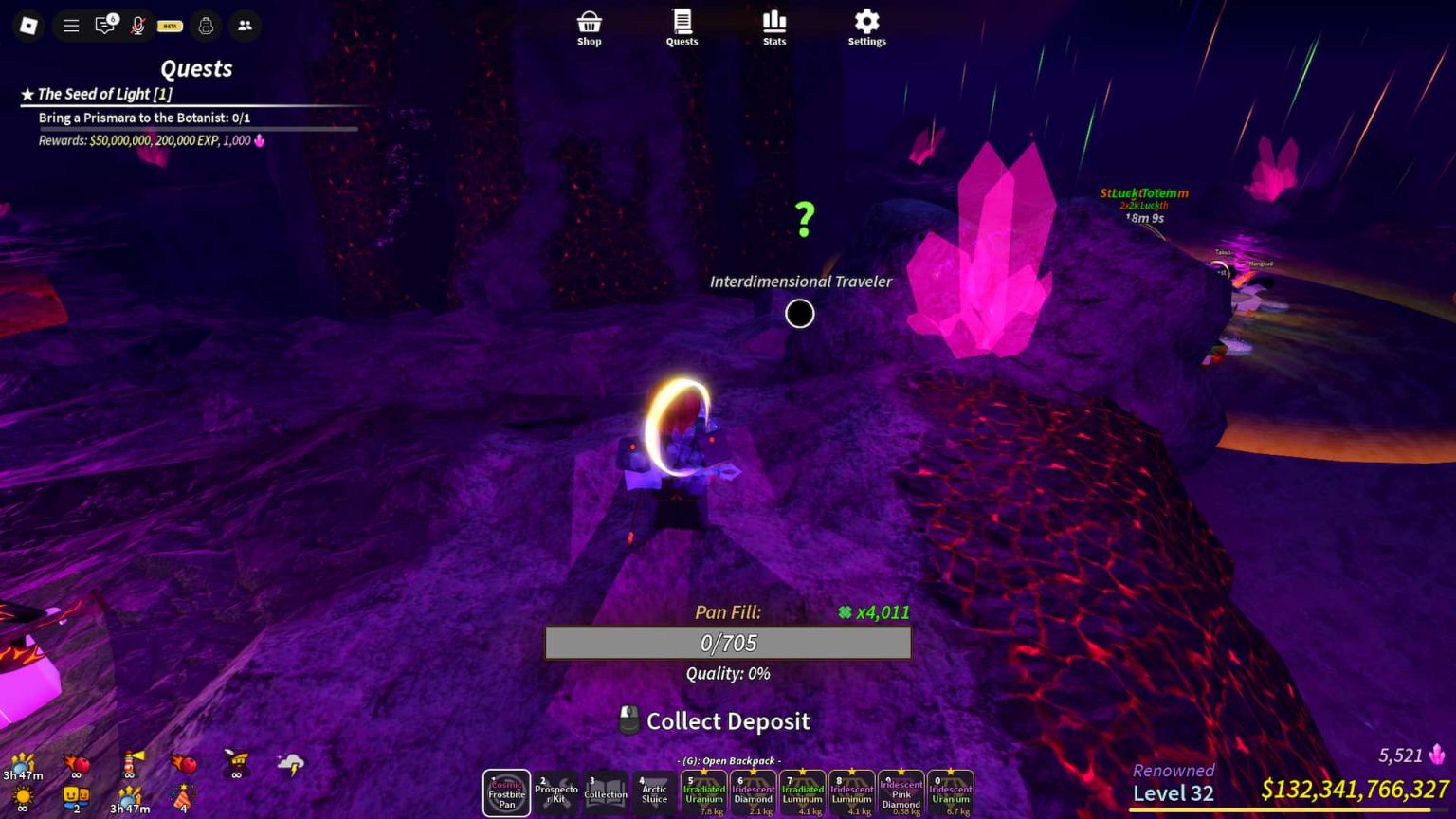Open the Settings gear
The width and height of the screenshot is (1456, 819).
[865, 26]
